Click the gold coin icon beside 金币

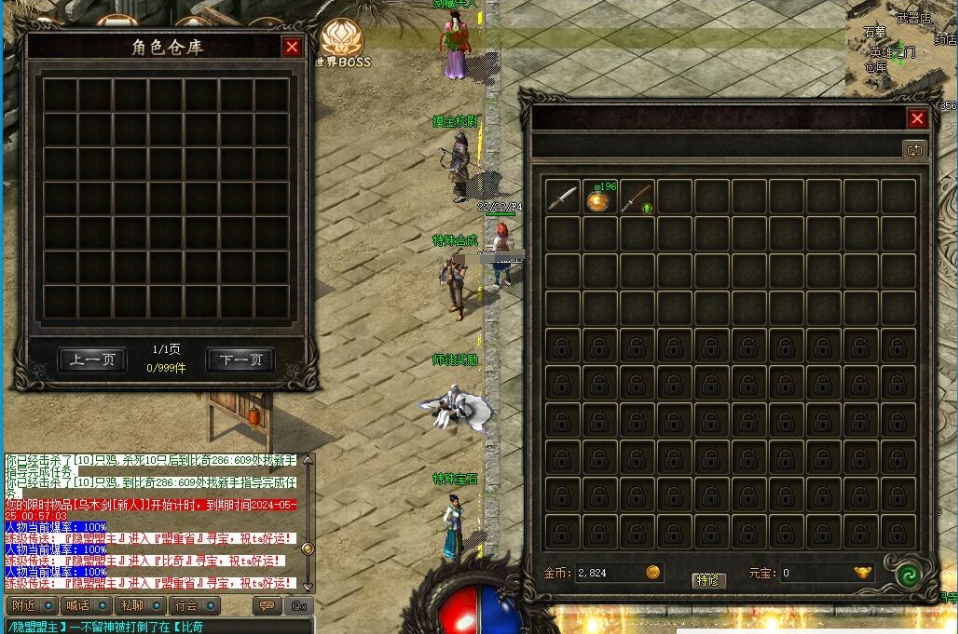click(652, 573)
